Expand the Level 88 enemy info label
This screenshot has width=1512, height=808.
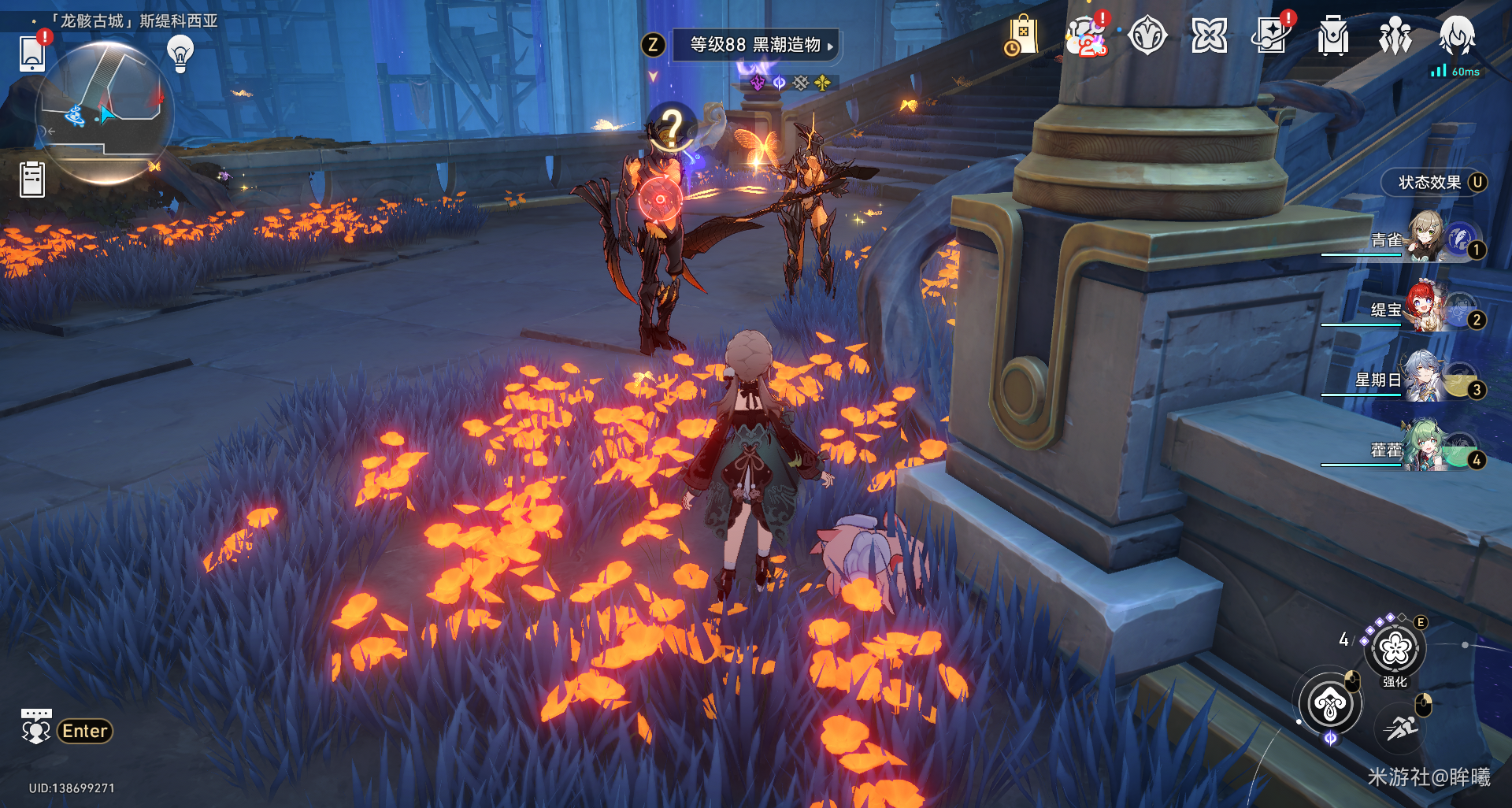(x=755, y=45)
